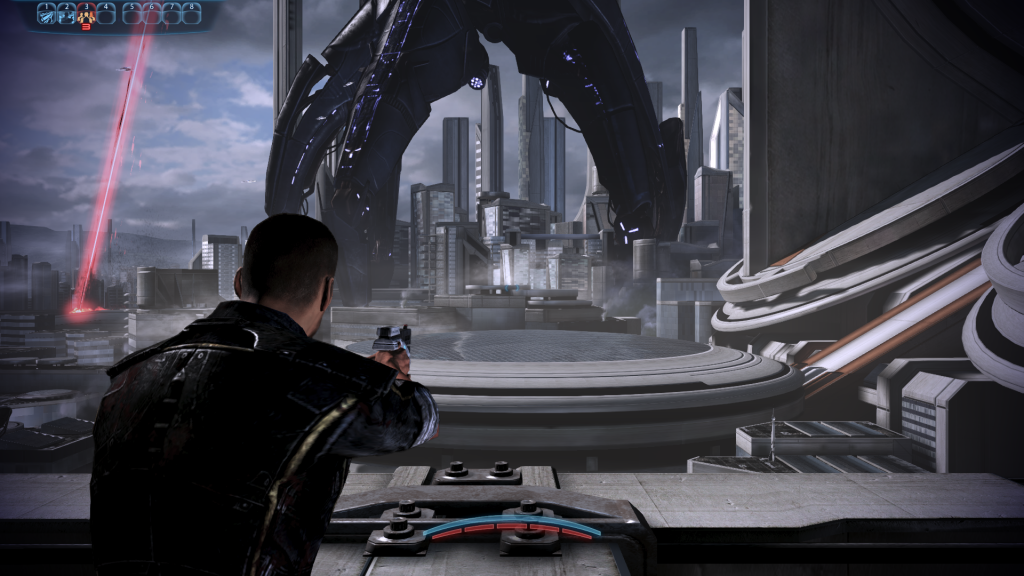
Task: Activate the power in hotbar slot 1
Action: [46, 13]
